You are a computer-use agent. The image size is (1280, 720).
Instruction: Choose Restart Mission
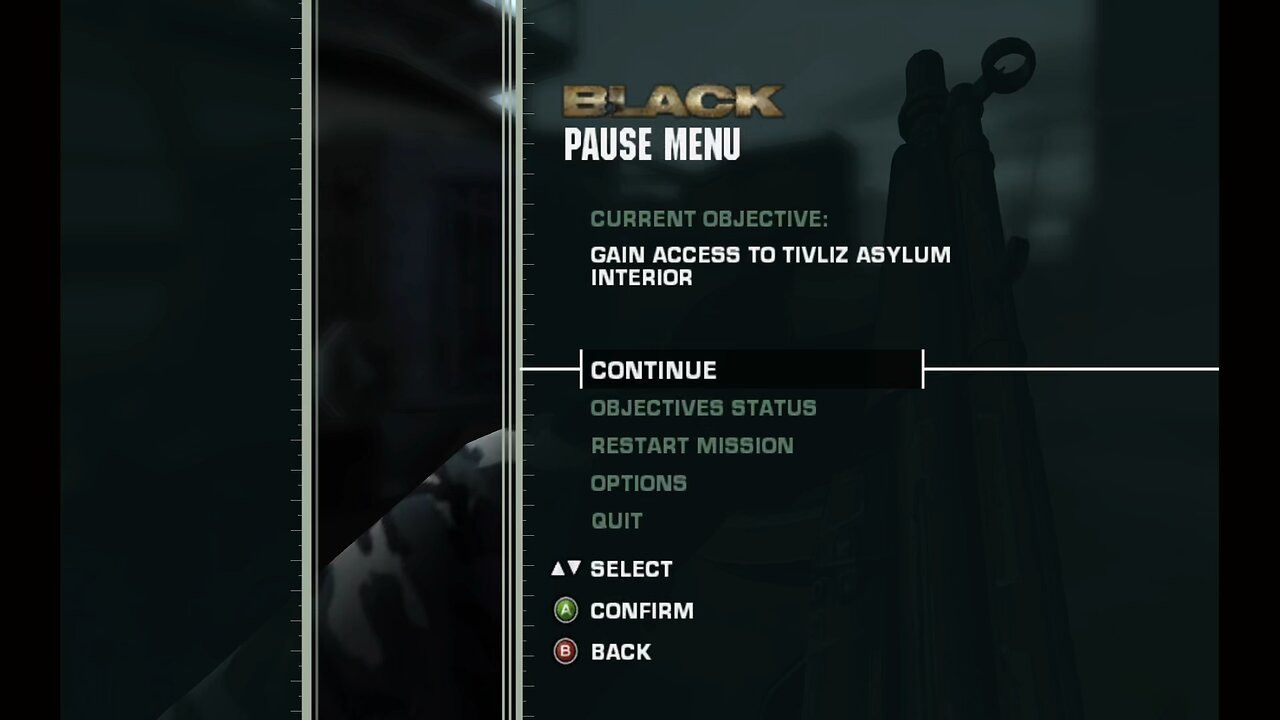(x=692, y=446)
